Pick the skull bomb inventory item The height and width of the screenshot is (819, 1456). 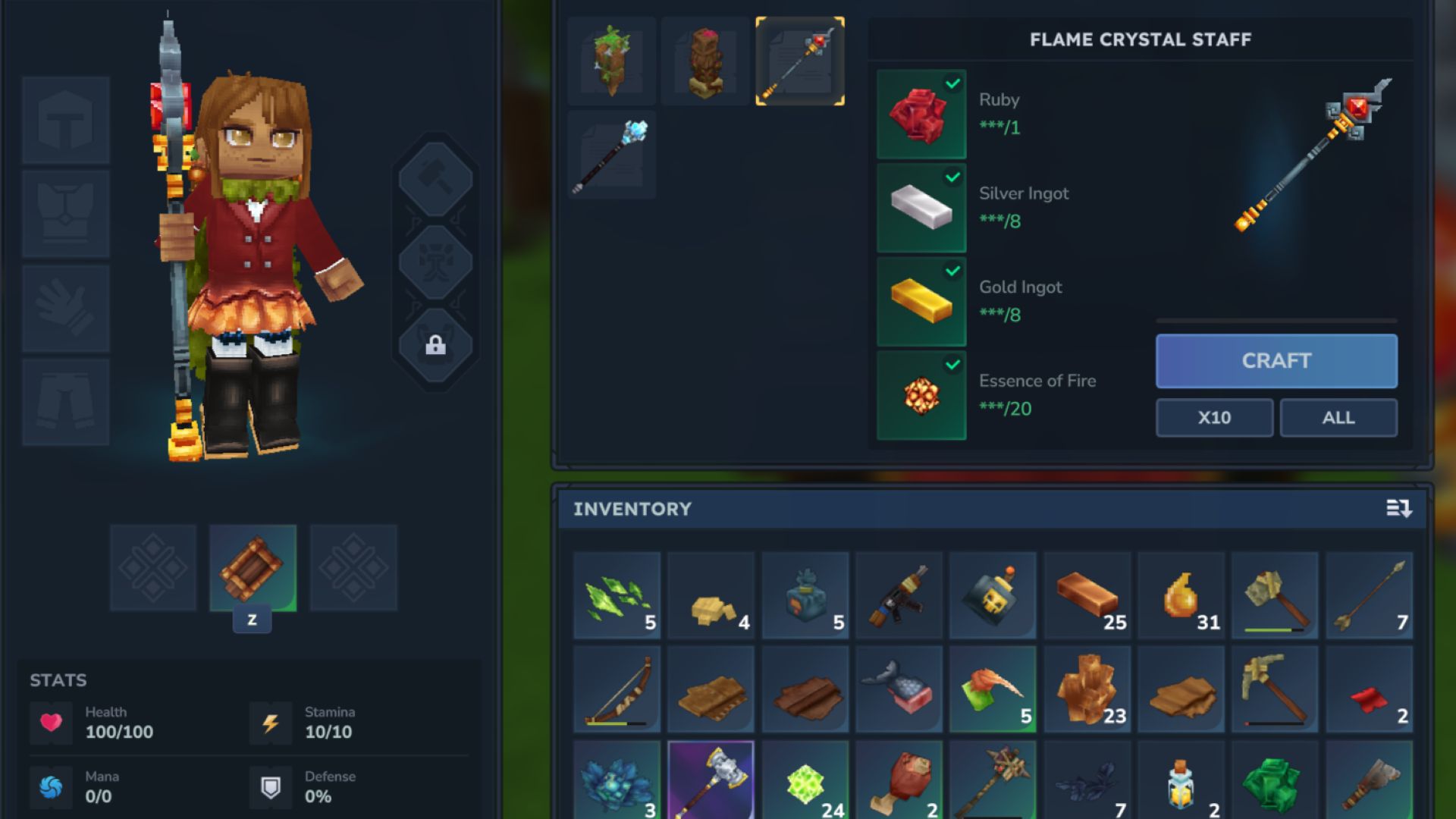(x=993, y=595)
